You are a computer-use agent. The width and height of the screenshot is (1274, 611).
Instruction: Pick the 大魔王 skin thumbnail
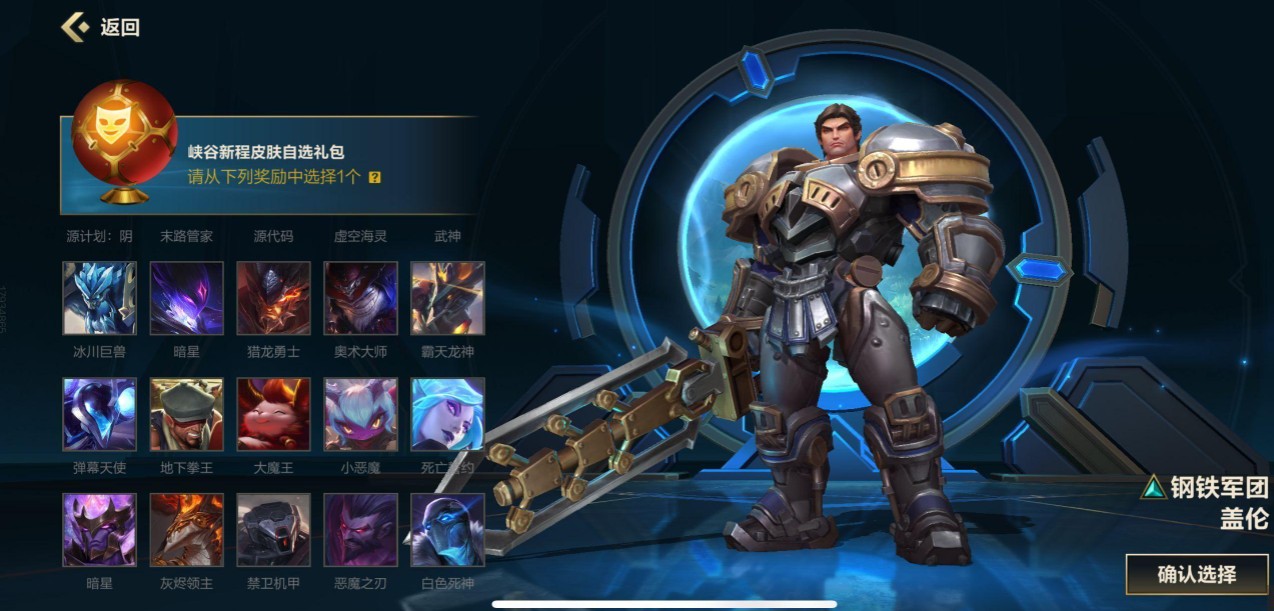(x=274, y=414)
